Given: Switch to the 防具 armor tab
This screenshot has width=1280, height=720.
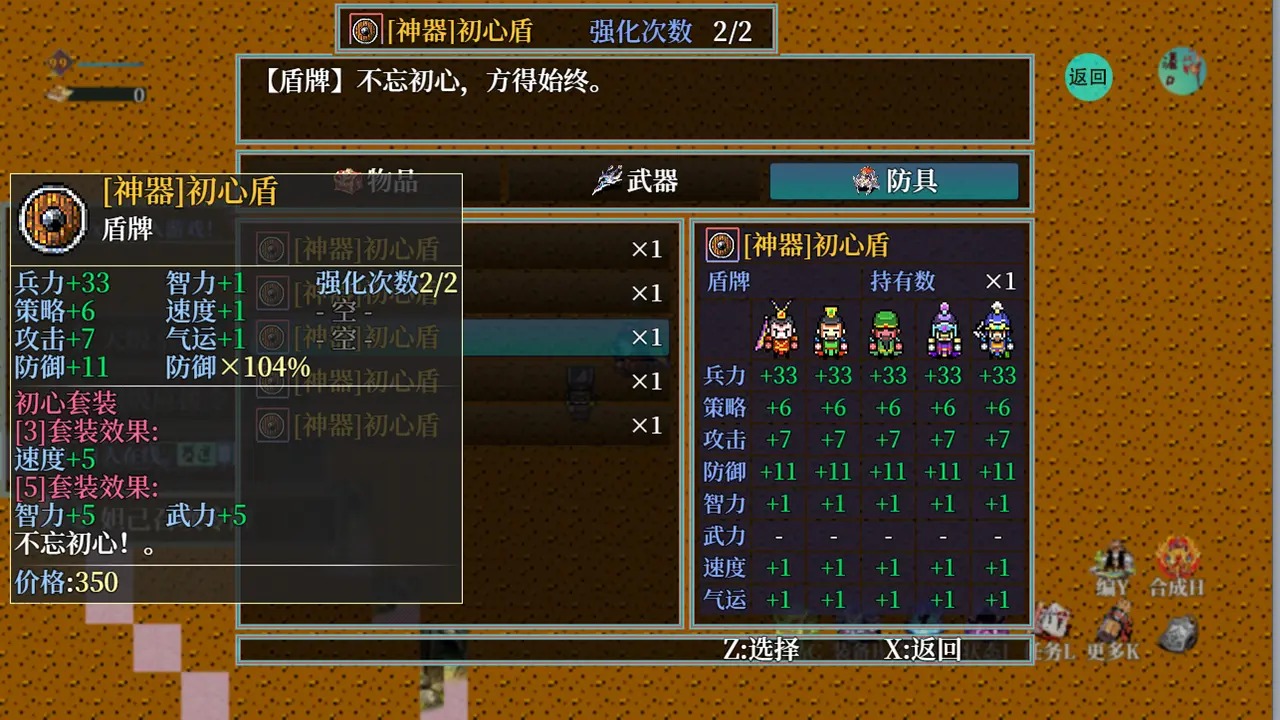Looking at the screenshot, I should (x=894, y=182).
